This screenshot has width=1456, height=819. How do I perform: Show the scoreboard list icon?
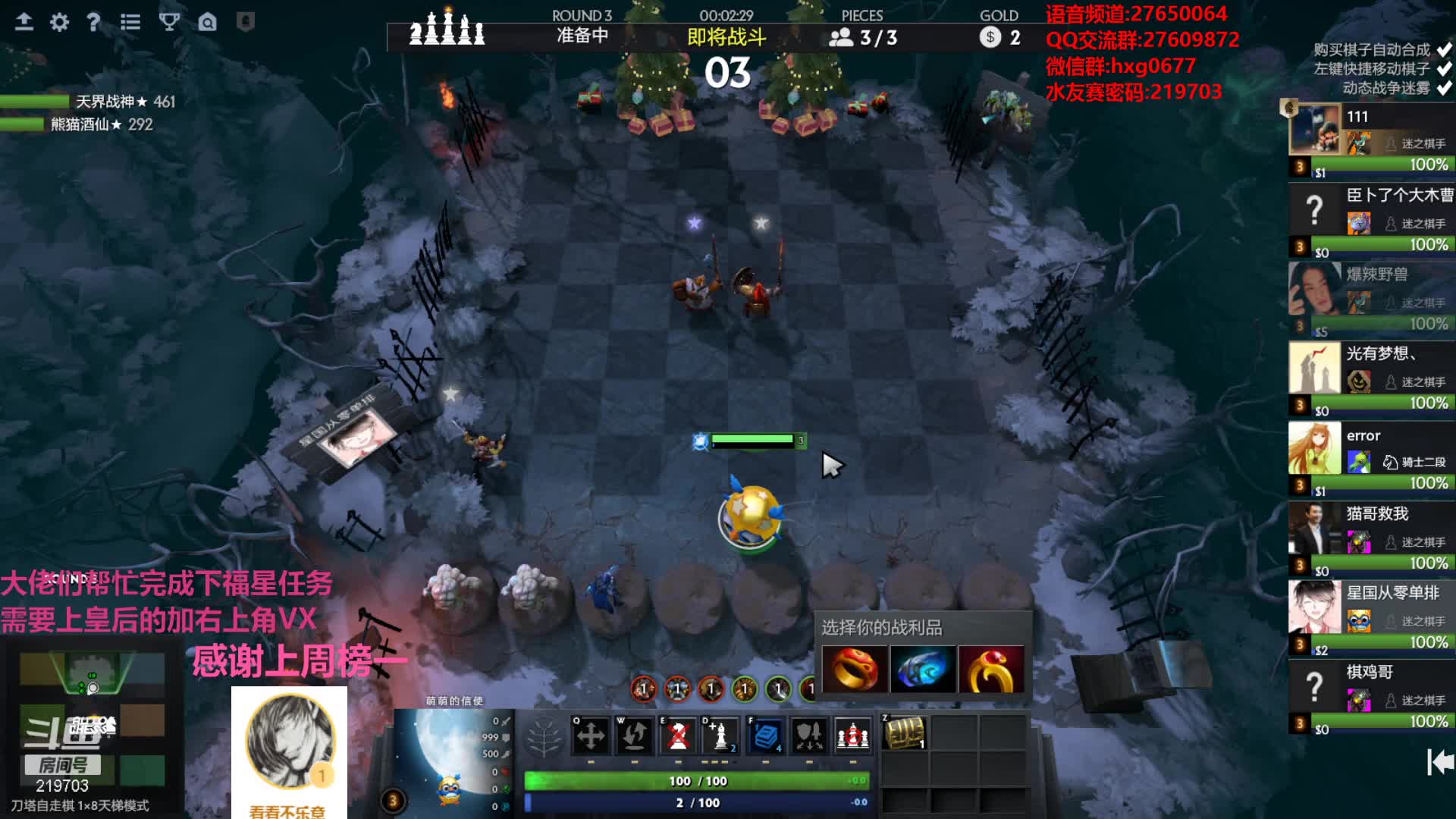pos(130,22)
